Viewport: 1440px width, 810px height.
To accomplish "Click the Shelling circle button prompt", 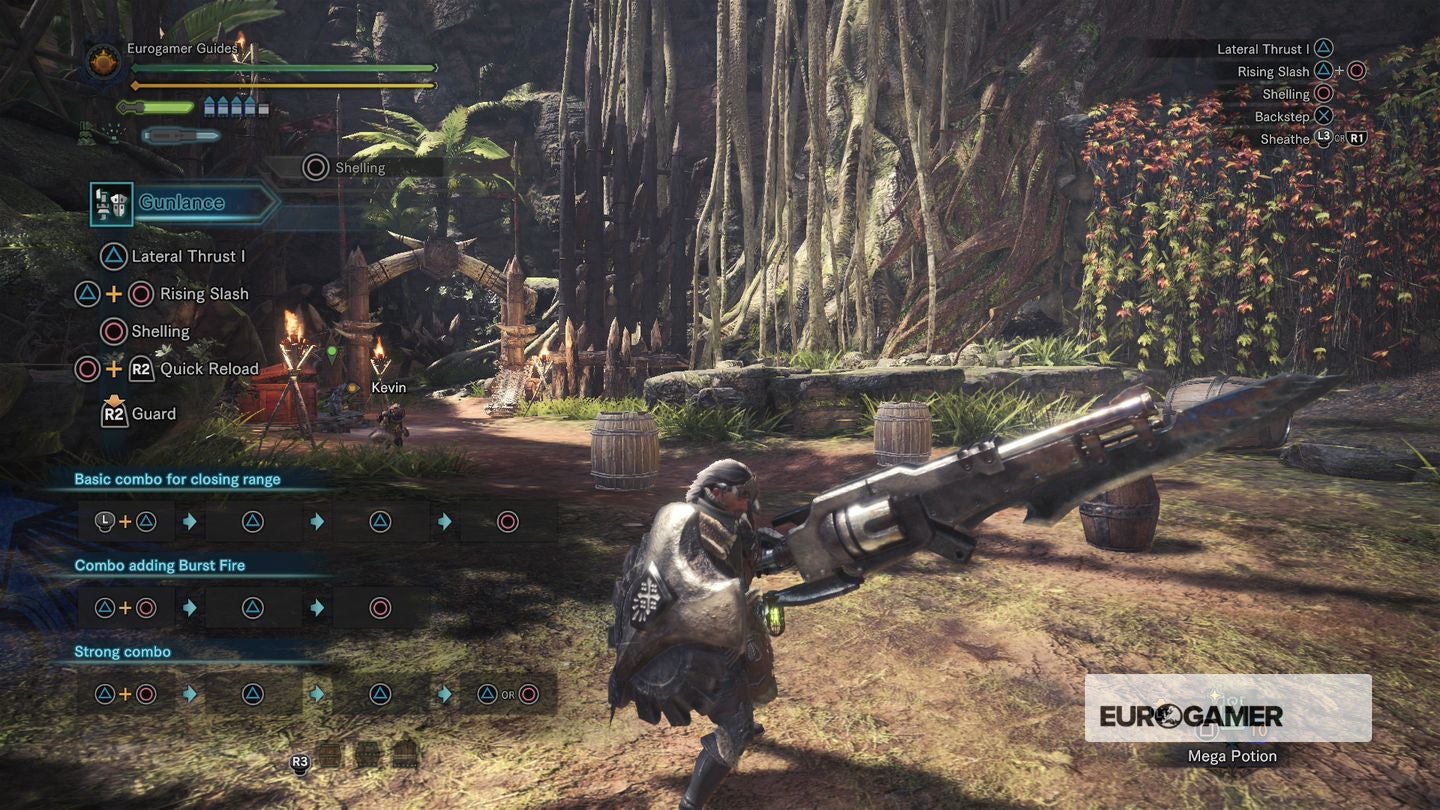I will (x=315, y=168).
